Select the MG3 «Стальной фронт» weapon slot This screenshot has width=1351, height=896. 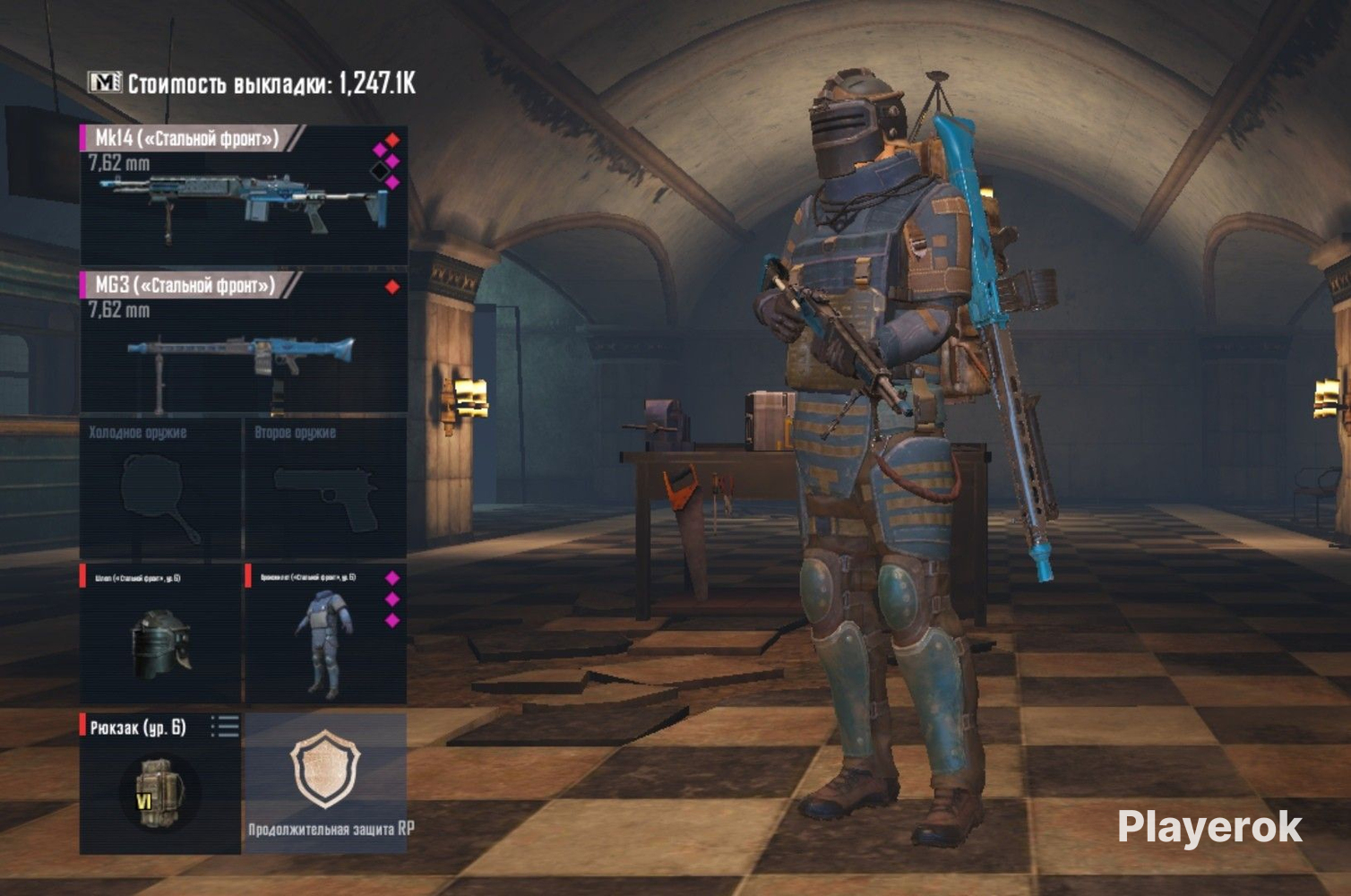[x=244, y=342]
